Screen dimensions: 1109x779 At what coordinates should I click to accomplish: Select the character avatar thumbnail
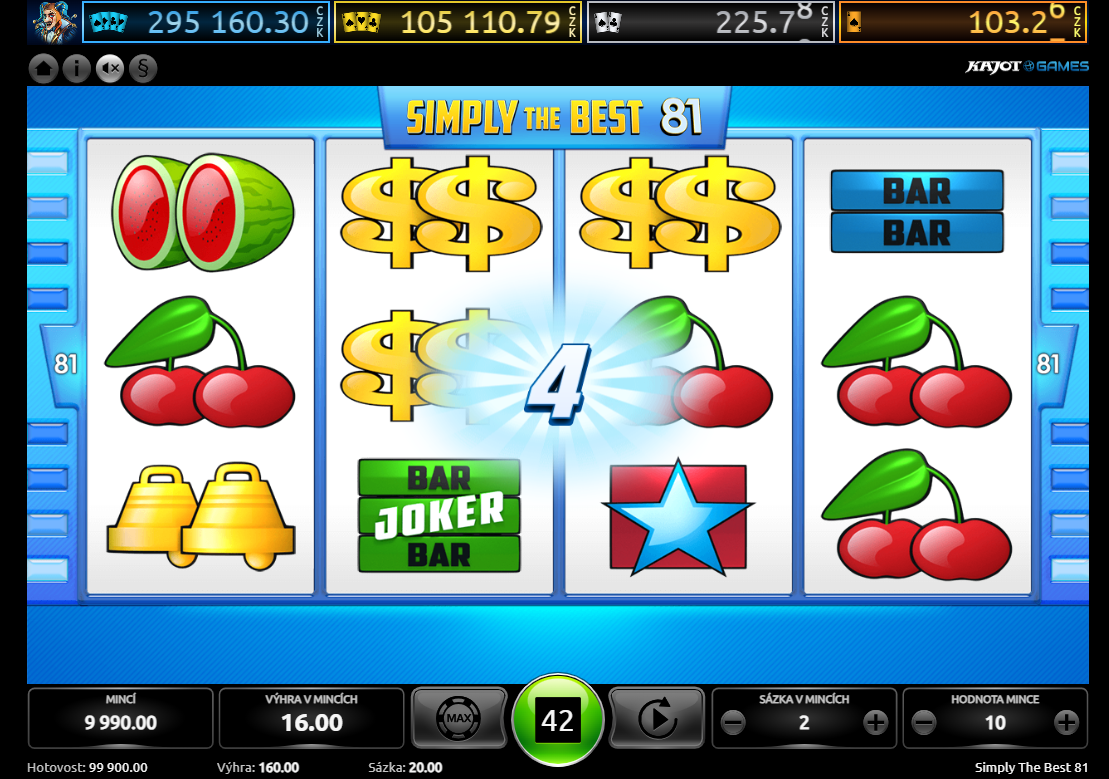pos(54,21)
